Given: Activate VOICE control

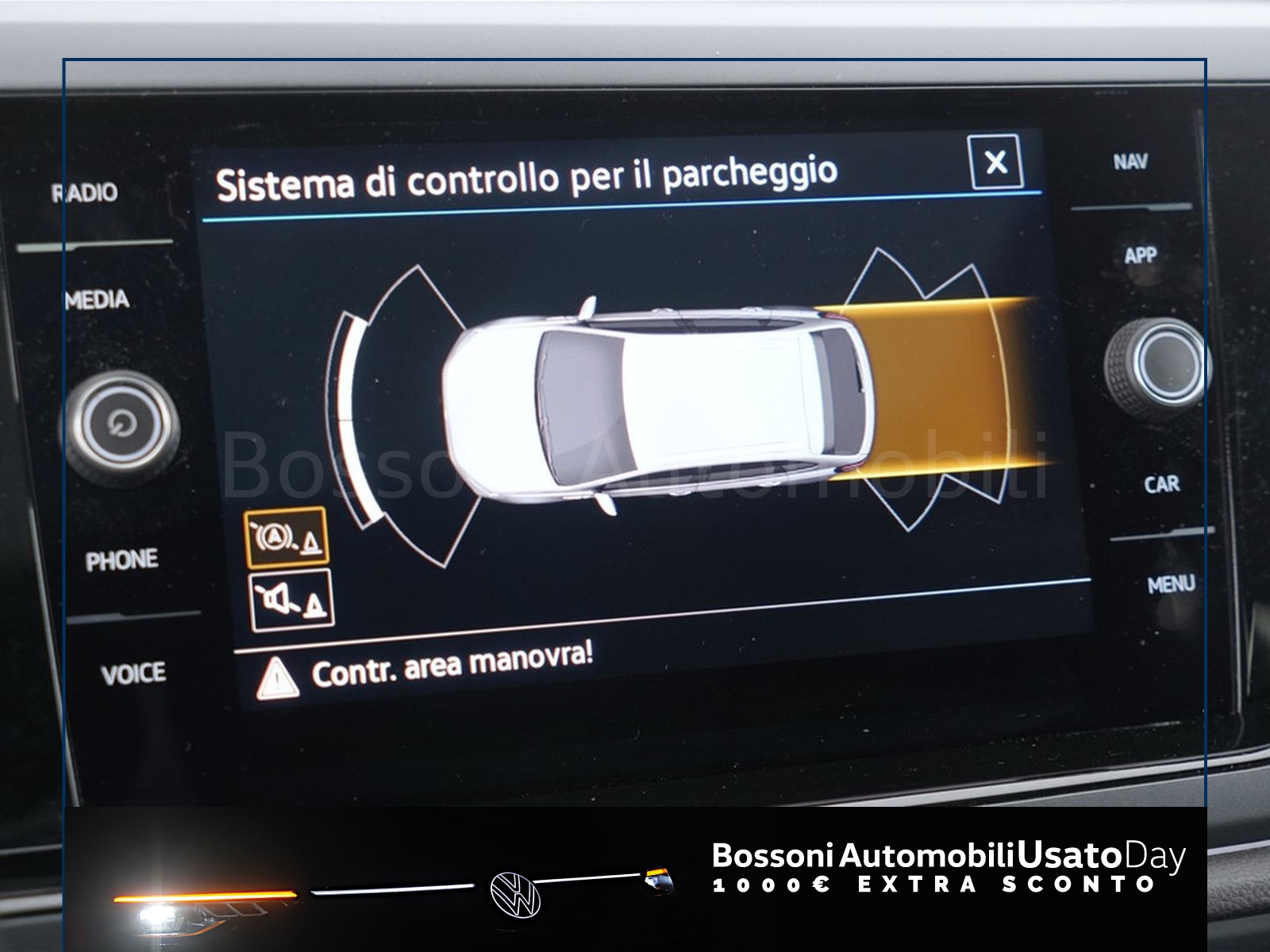Looking at the screenshot, I should click(133, 674).
